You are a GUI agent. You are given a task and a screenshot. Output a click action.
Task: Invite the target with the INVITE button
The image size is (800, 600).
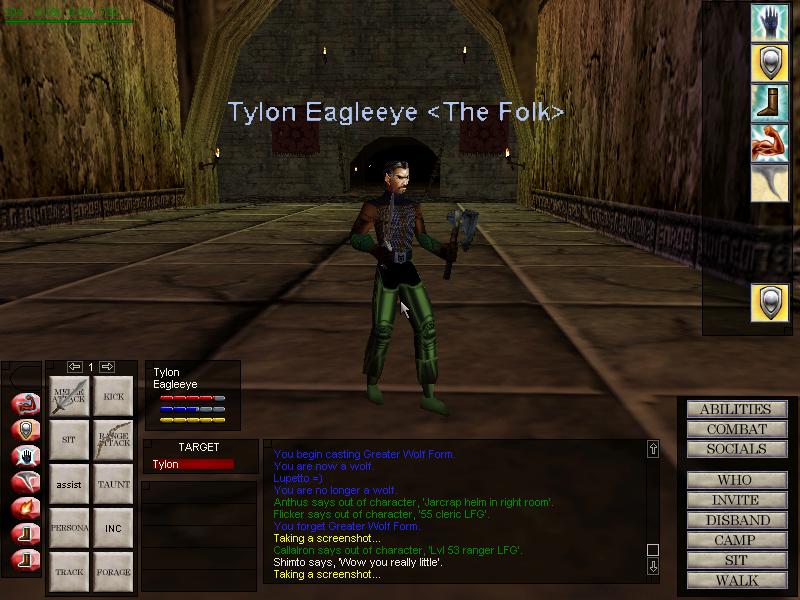[735, 500]
